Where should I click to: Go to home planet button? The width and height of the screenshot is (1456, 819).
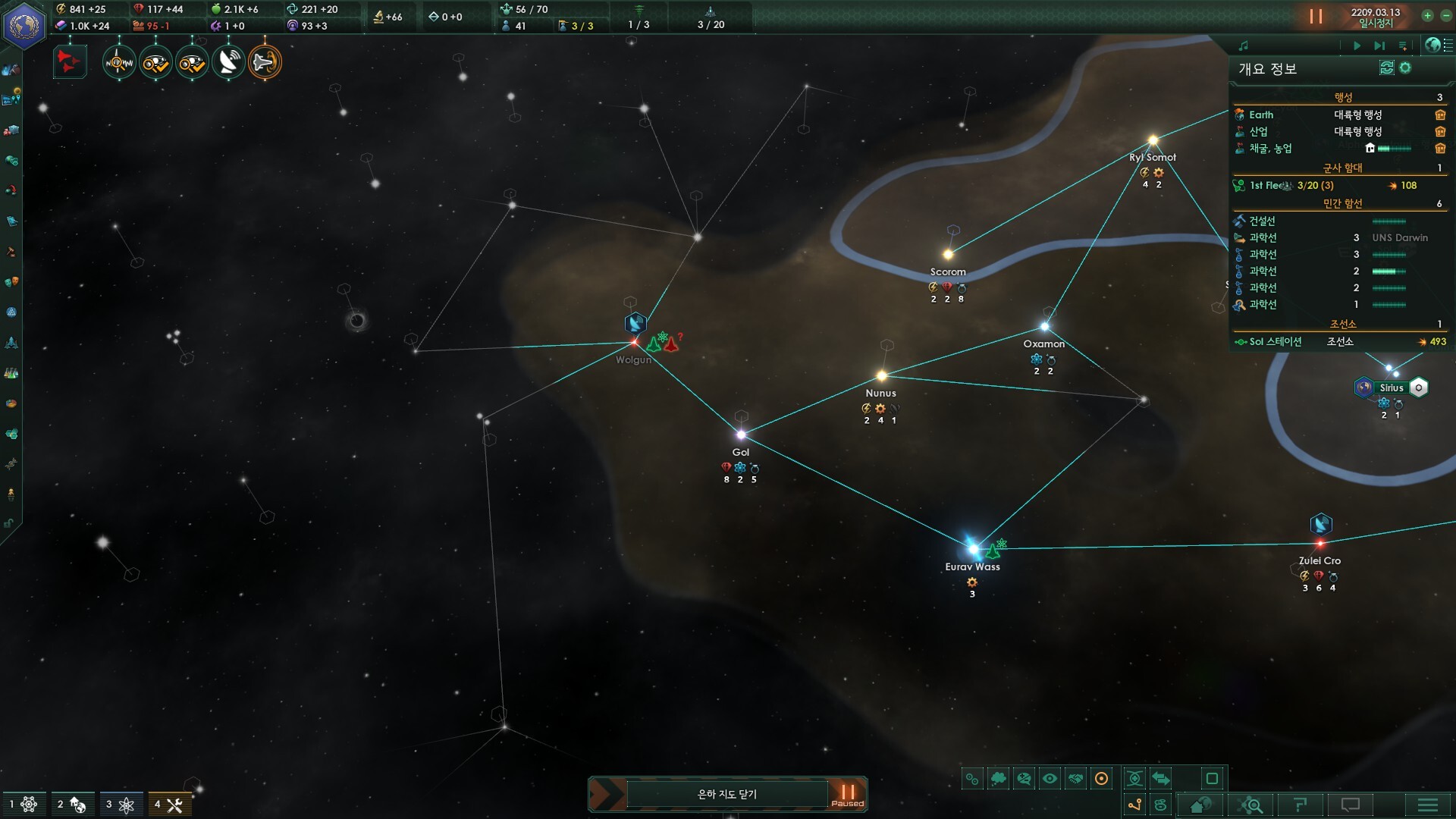pyautogui.click(x=1200, y=805)
